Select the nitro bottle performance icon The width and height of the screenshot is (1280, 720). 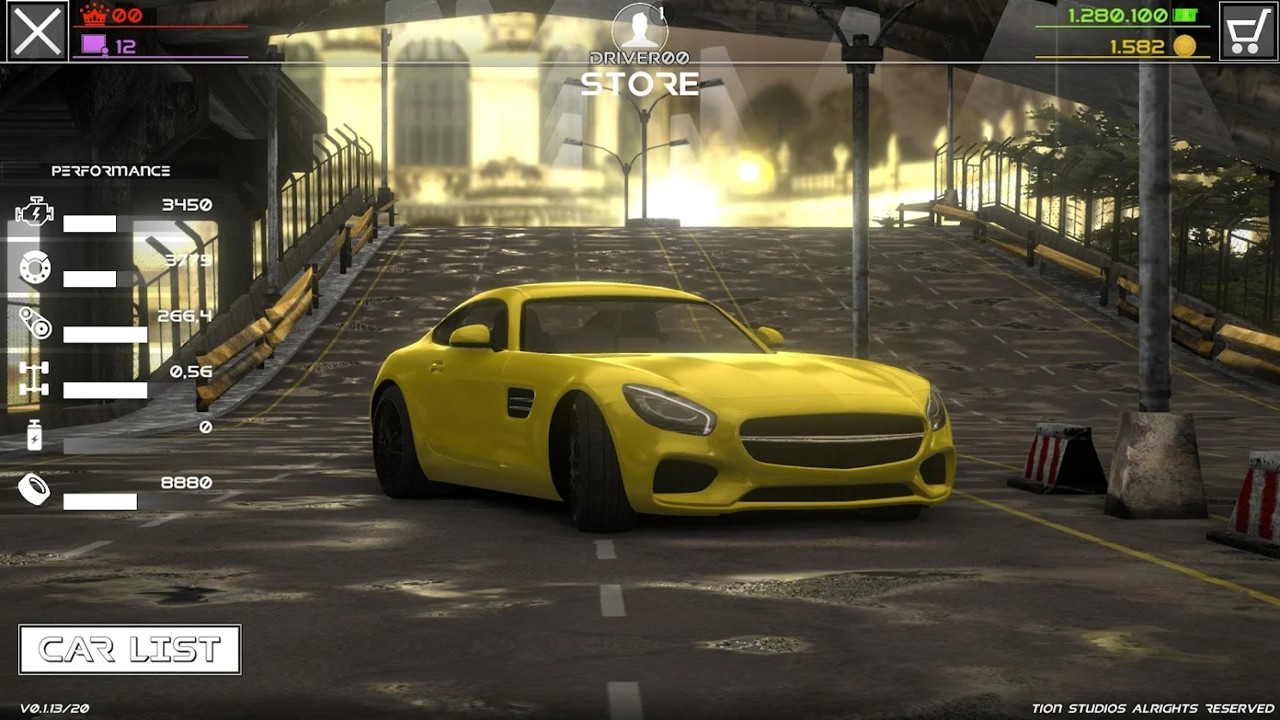click(x=34, y=435)
